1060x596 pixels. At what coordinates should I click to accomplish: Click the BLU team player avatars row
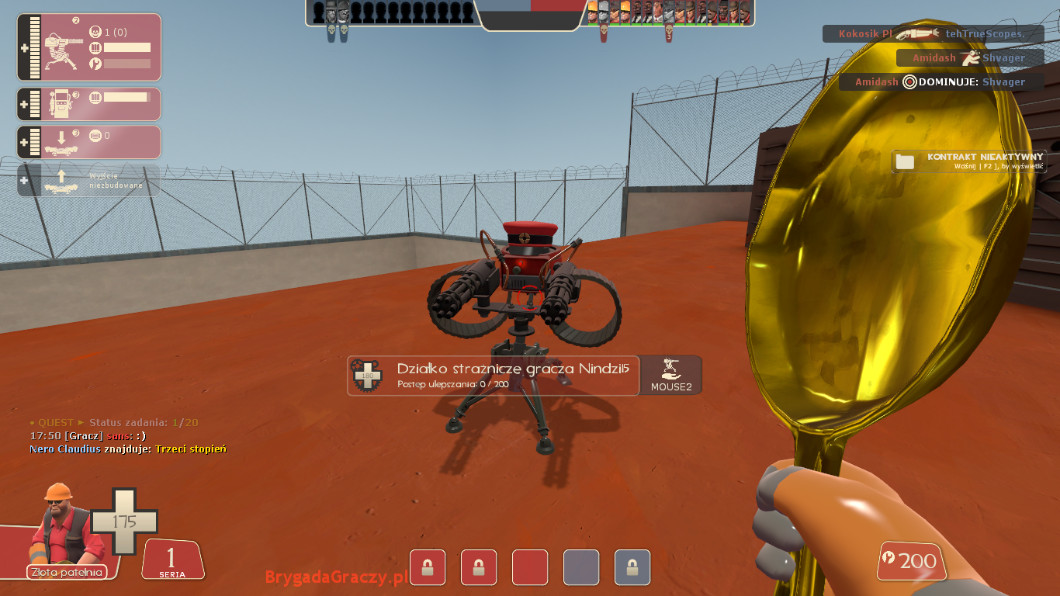click(x=394, y=12)
